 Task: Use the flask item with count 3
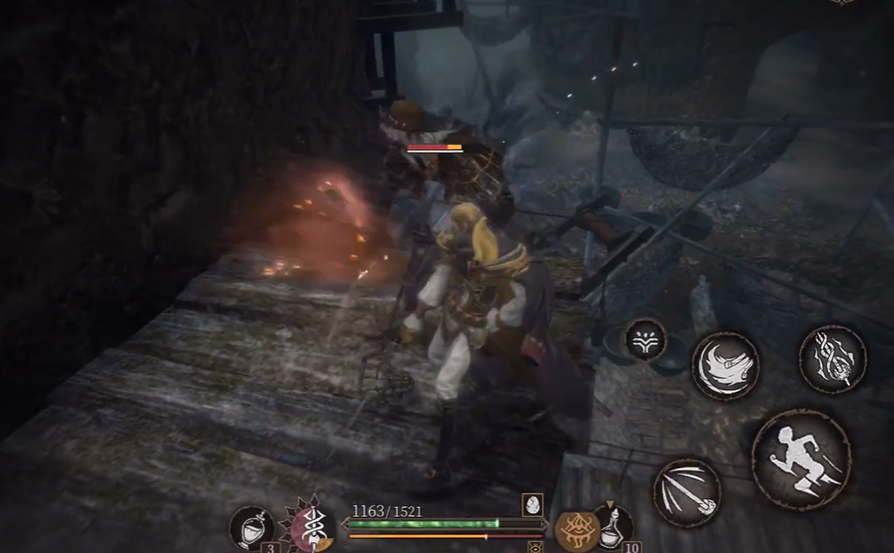coord(252,527)
